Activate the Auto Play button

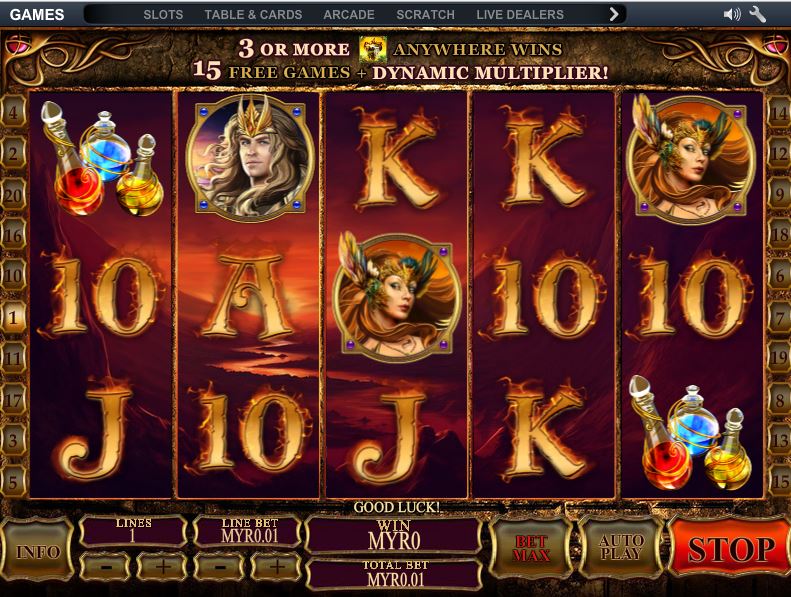pos(621,548)
